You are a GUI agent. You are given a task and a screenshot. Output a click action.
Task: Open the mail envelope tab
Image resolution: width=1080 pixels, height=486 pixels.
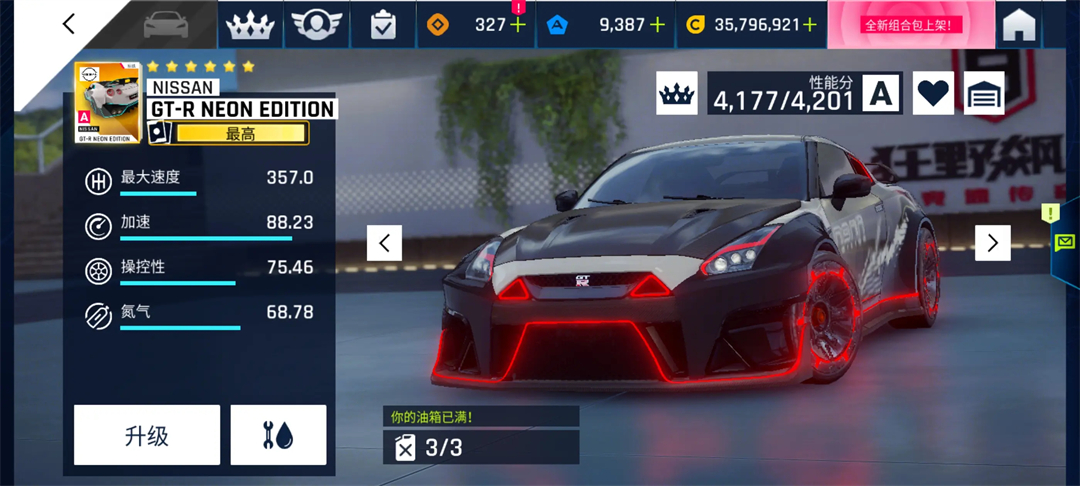tap(1064, 241)
